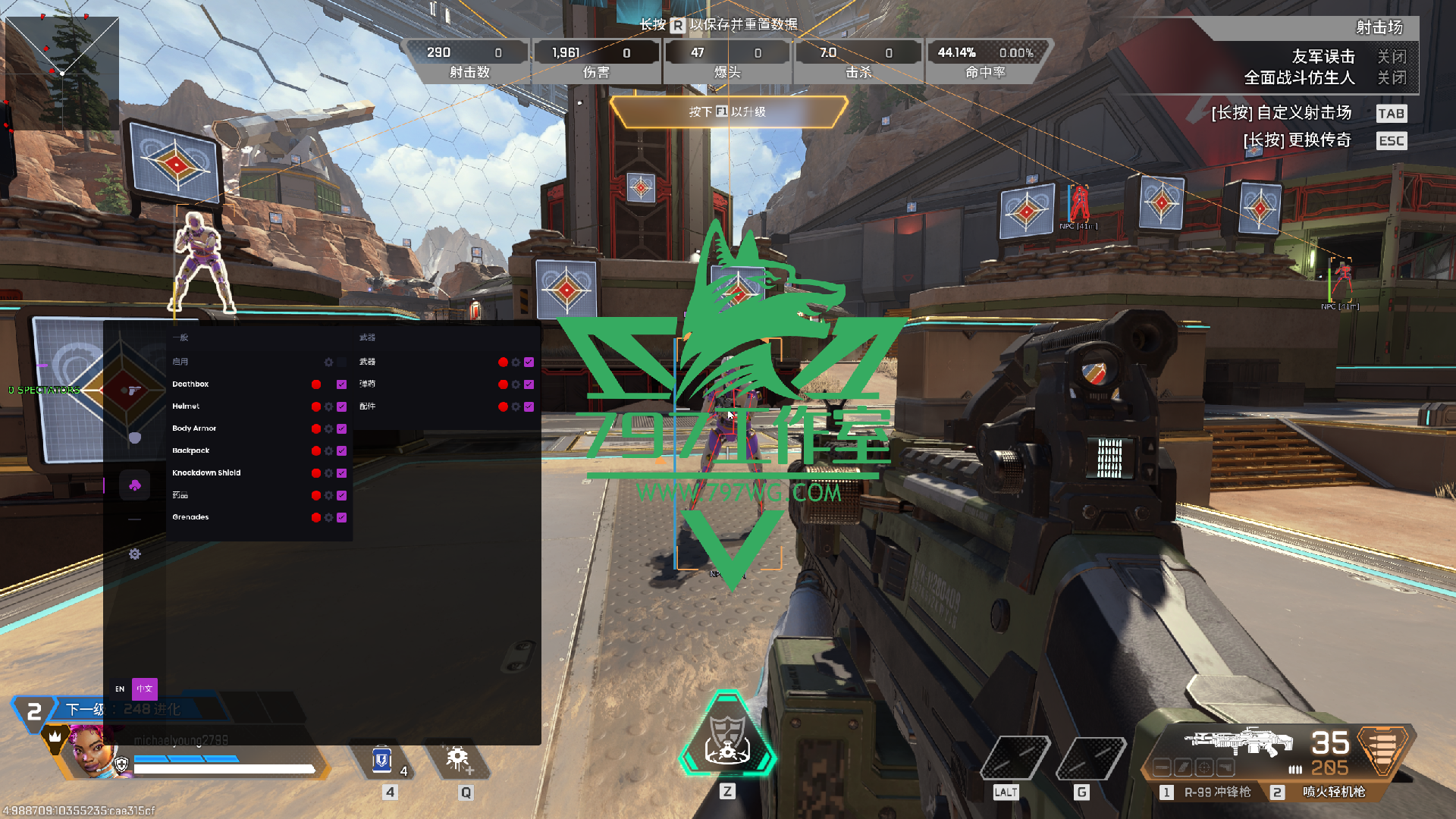
Task: Toggle the 弹药 ammo checkbox
Action: click(529, 384)
